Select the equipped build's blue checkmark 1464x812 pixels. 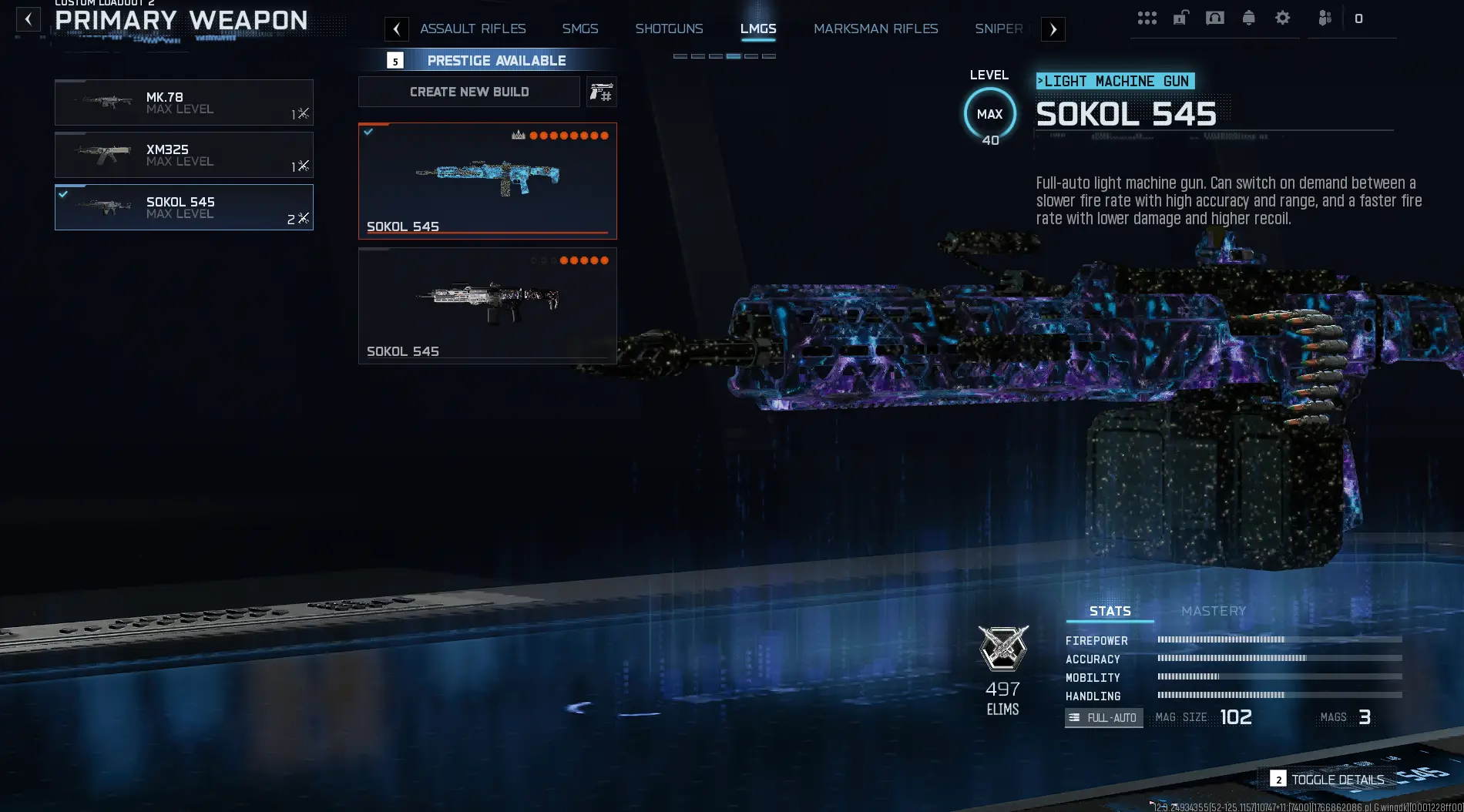click(369, 130)
